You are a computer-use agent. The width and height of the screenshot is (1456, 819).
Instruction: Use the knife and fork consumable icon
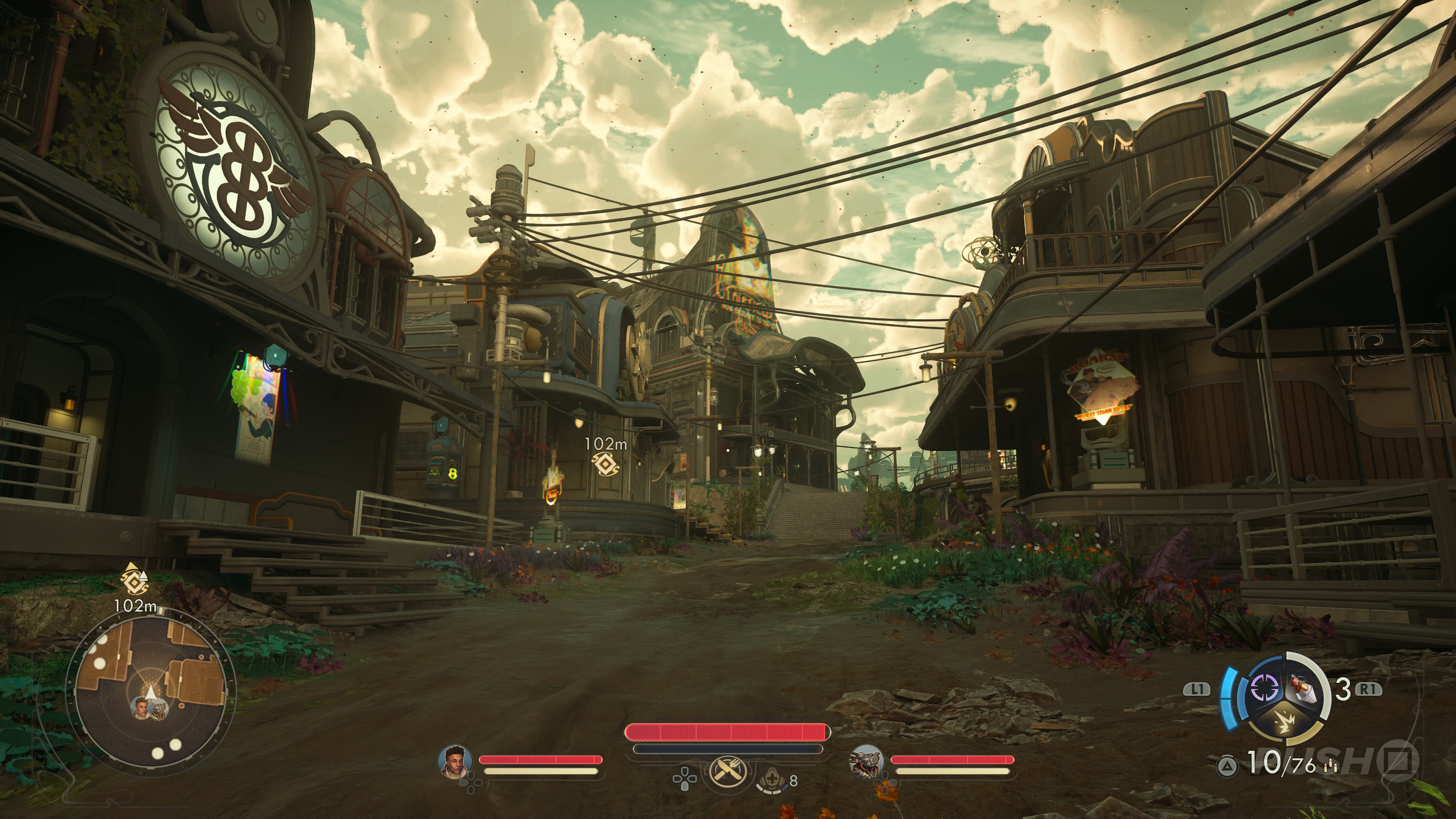click(727, 772)
